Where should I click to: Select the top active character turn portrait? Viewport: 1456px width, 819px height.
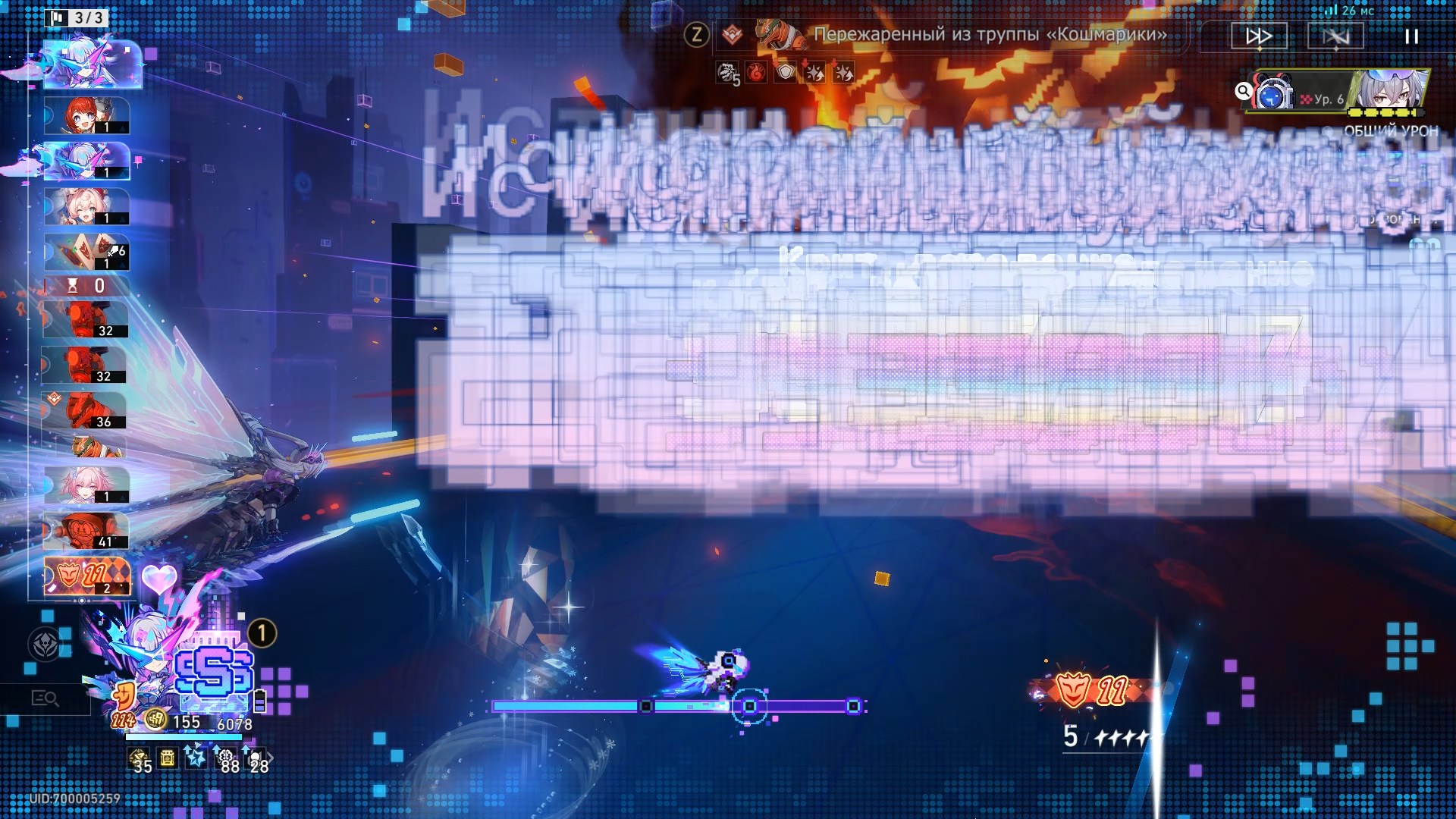(93, 64)
